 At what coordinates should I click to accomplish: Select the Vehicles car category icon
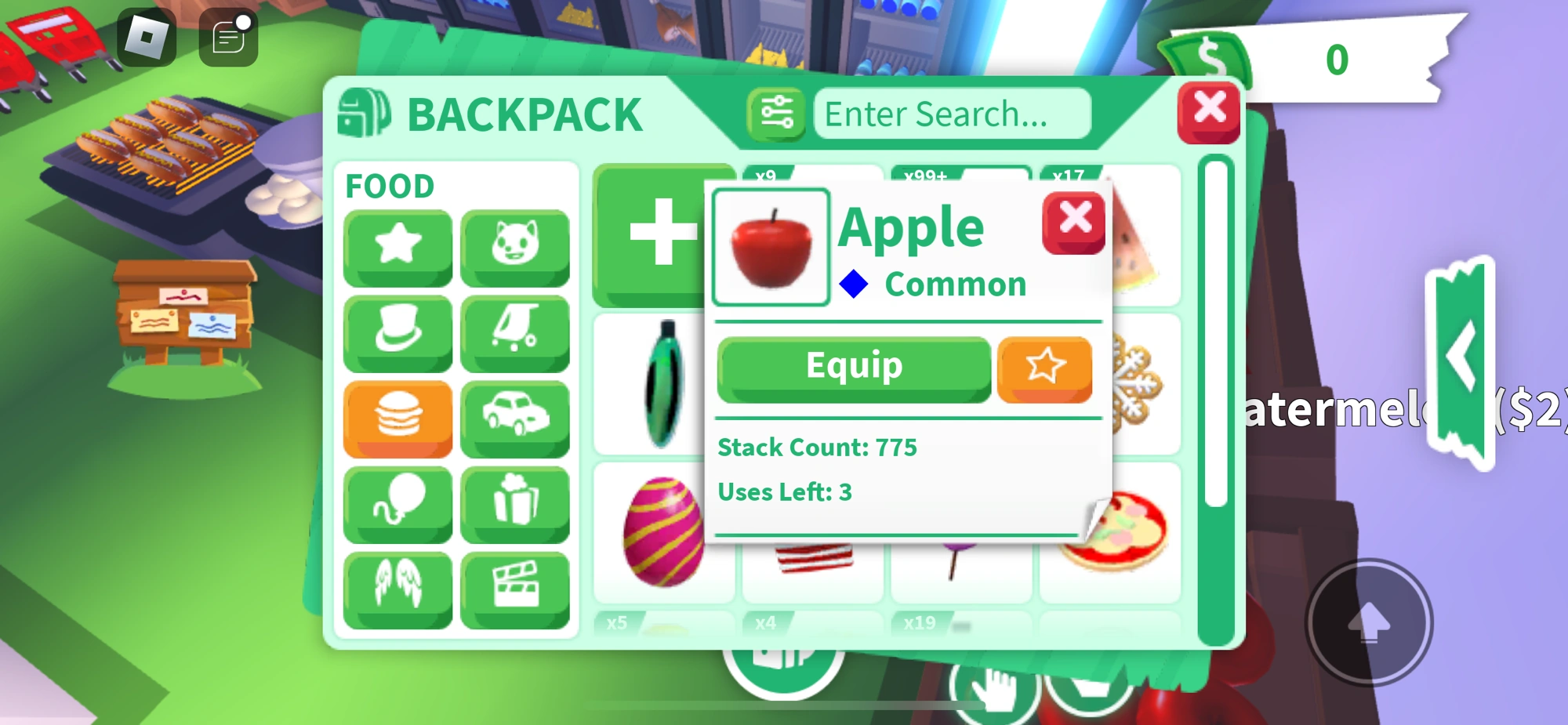517,417
